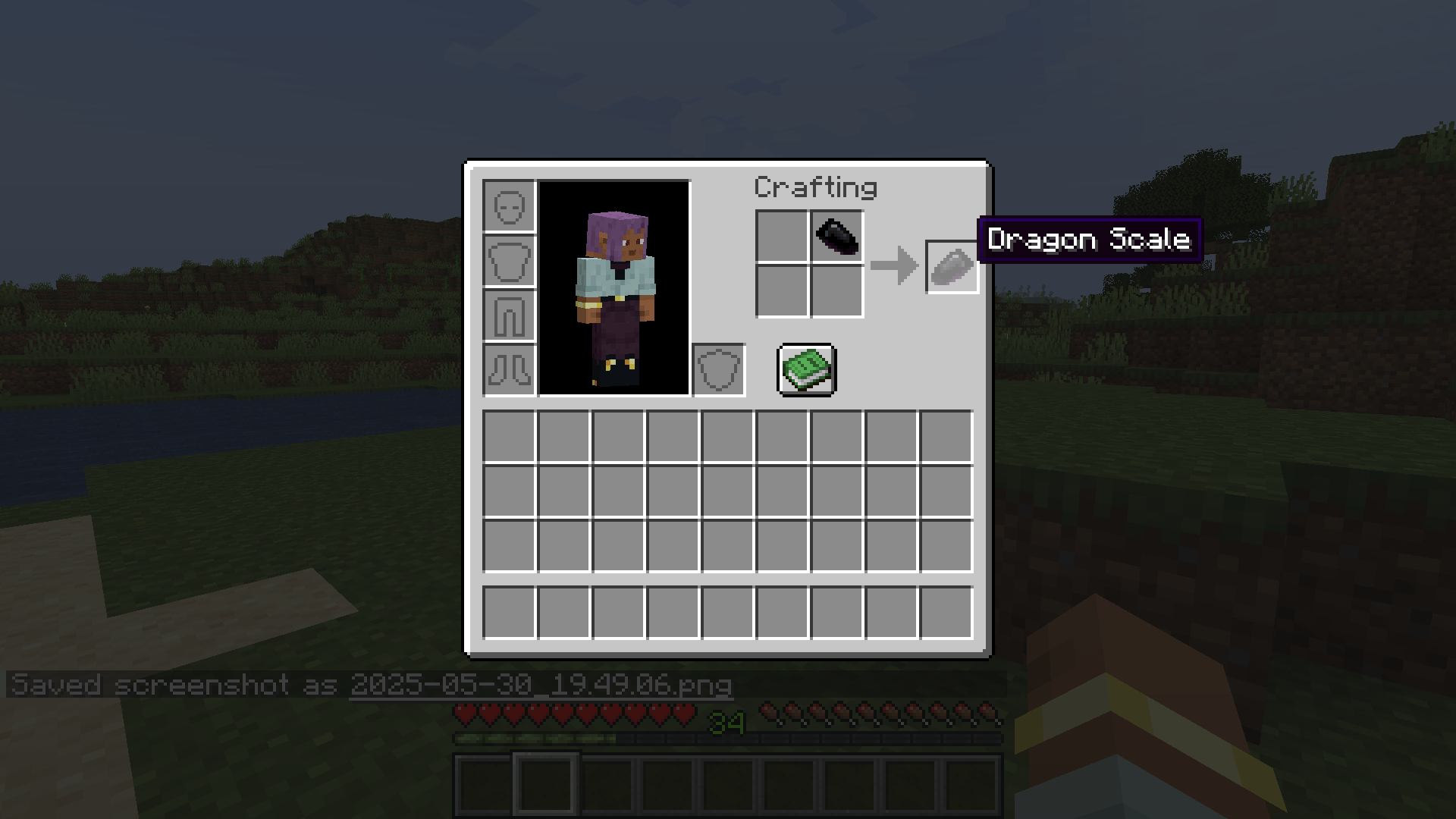This screenshot has height=819, width=1456.
Task: Collect the Dragon Scale from the output slot
Action: (x=952, y=265)
